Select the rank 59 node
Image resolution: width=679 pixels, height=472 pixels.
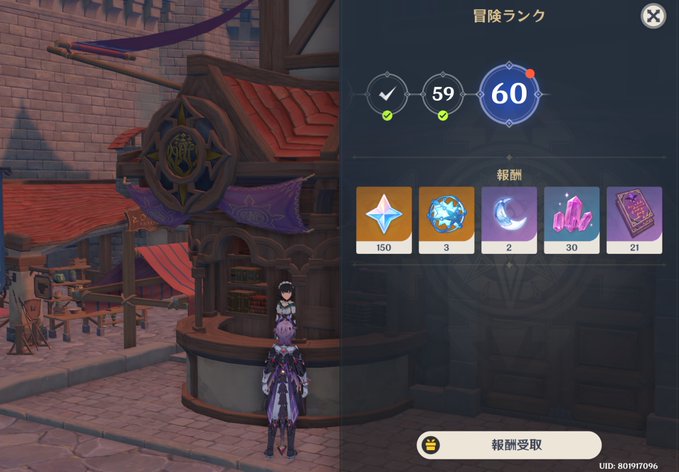click(443, 95)
